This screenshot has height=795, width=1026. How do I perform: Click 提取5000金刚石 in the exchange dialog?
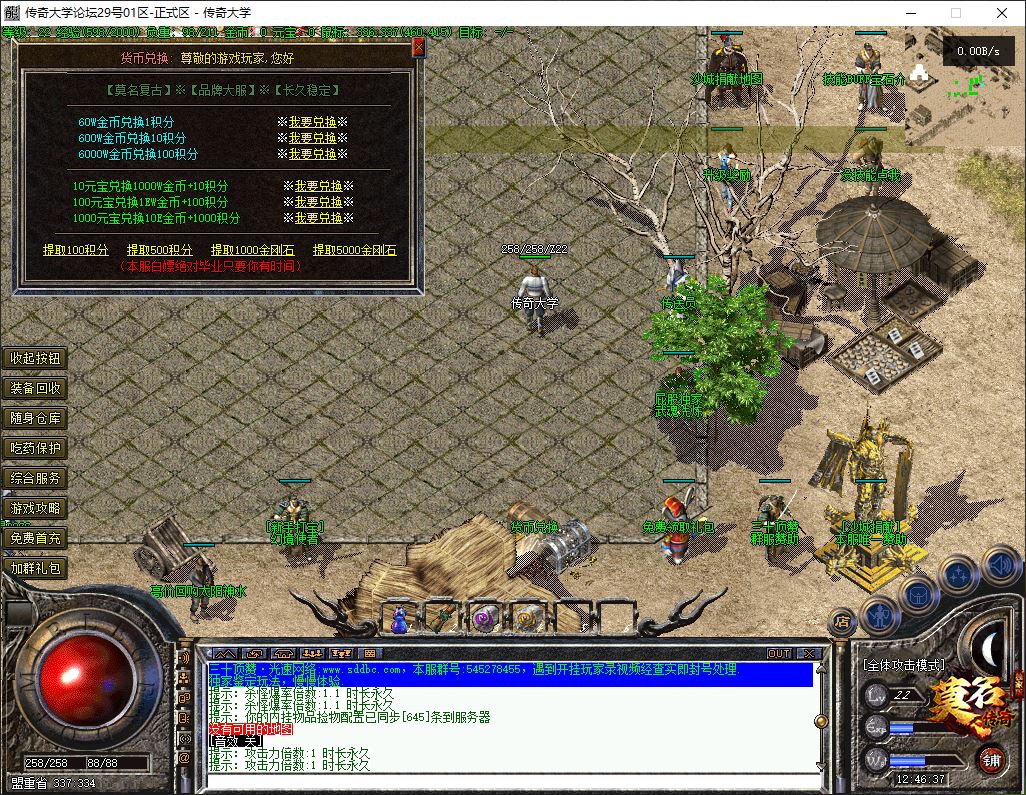coord(354,250)
